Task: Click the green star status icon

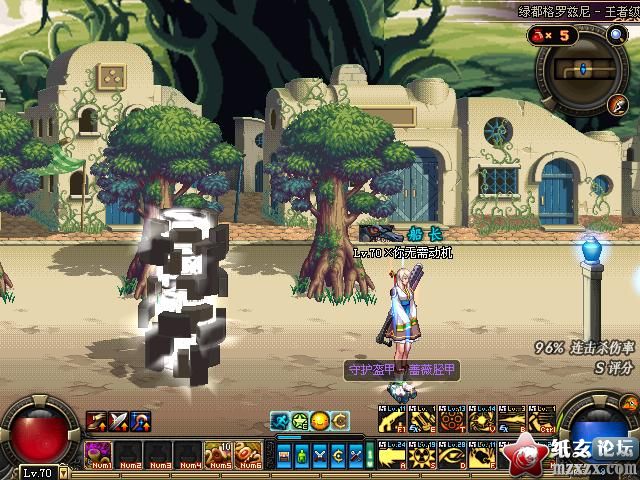Action: pyautogui.click(x=299, y=421)
